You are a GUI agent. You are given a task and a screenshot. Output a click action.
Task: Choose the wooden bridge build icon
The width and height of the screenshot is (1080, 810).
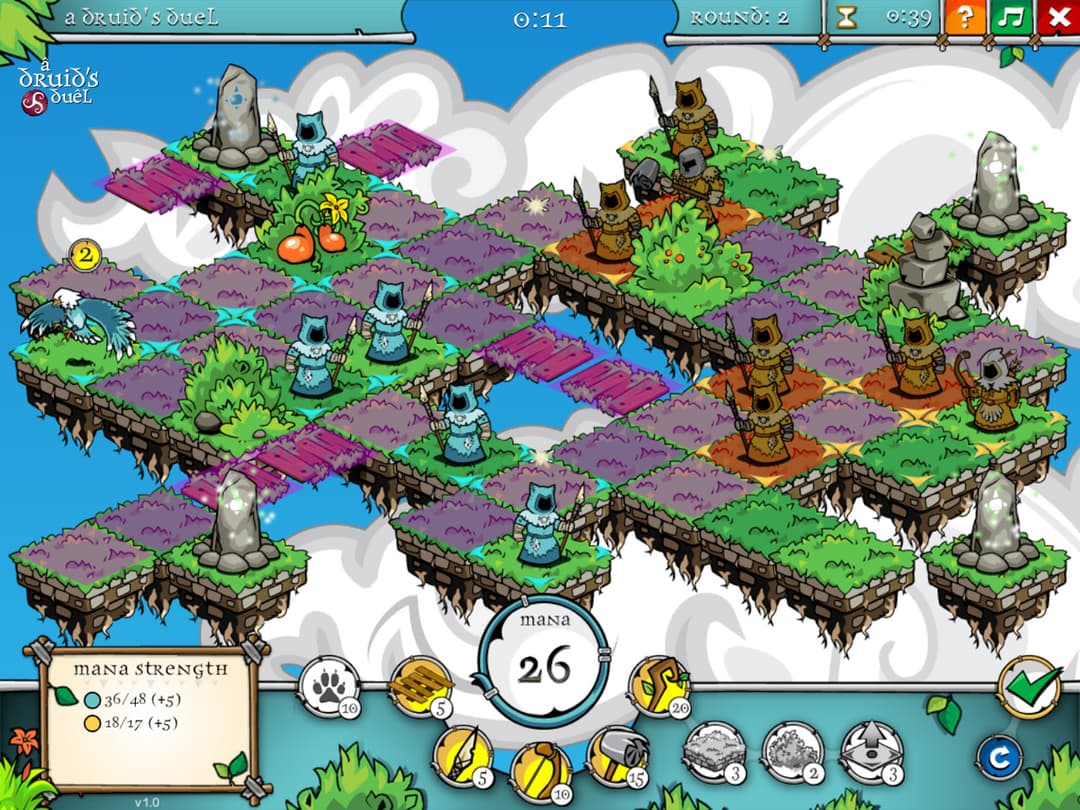[x=419, y=685]
